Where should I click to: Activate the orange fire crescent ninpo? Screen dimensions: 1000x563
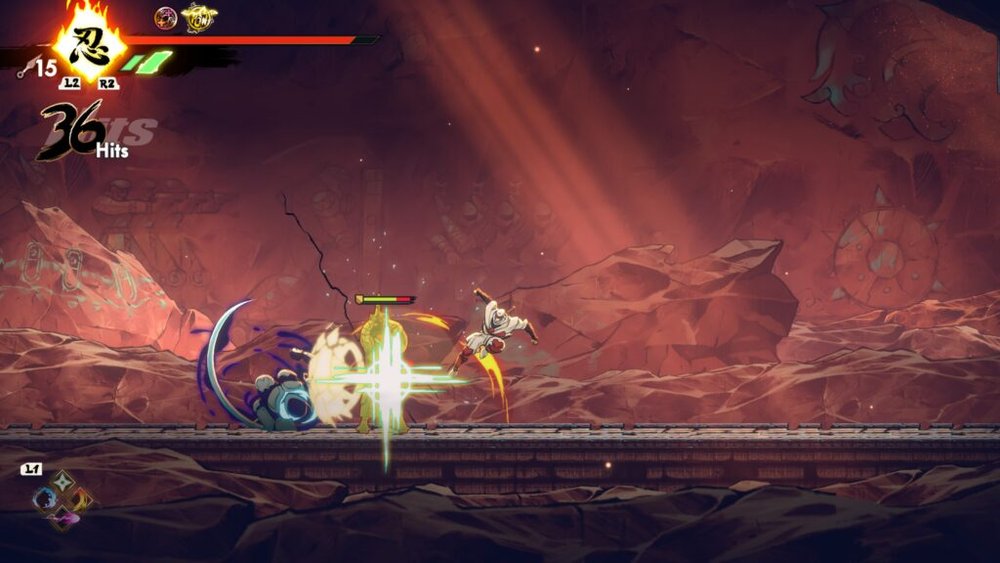click(81, 500)
